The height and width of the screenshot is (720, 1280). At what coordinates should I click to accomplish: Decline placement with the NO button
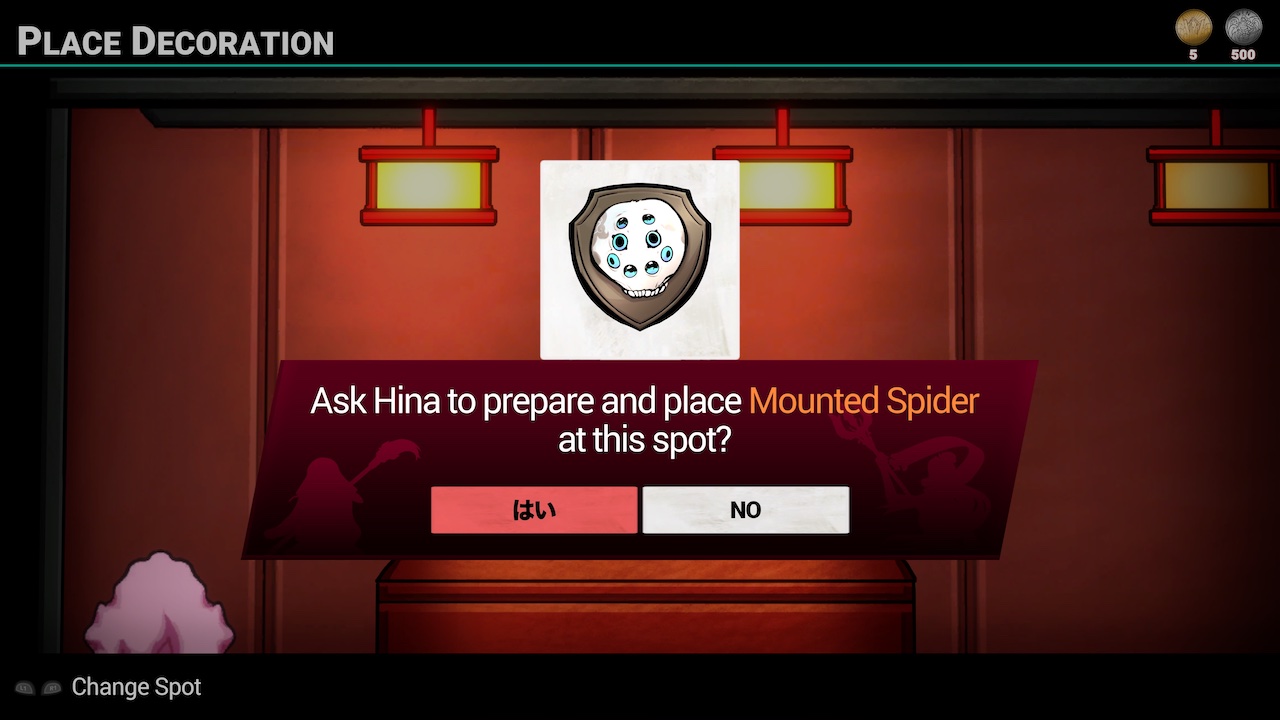[x=745, y=509]
